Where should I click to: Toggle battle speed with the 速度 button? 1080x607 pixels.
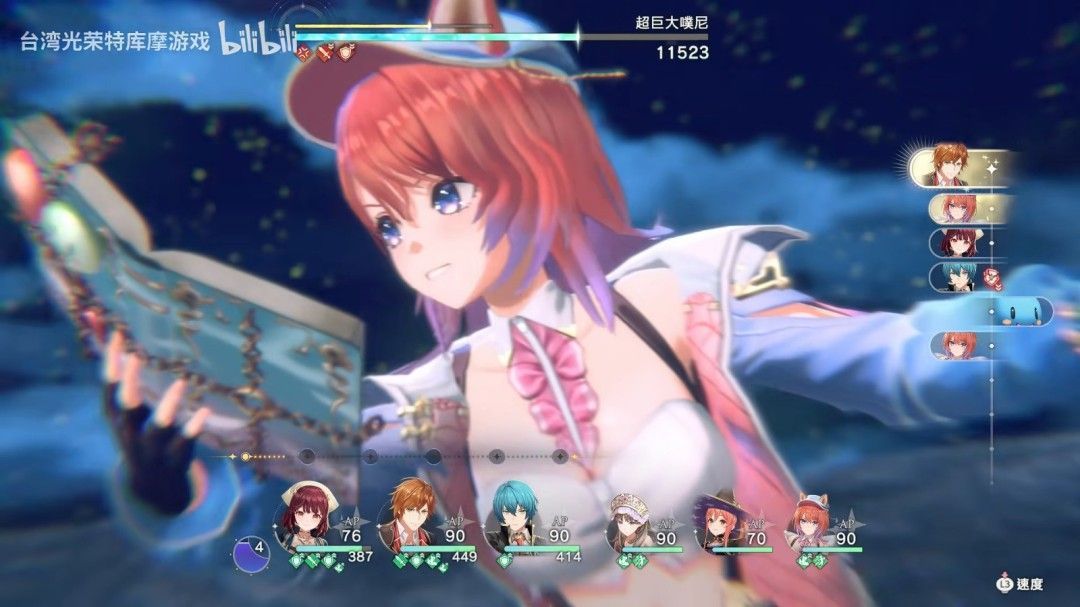click(x=1019, y=583)
